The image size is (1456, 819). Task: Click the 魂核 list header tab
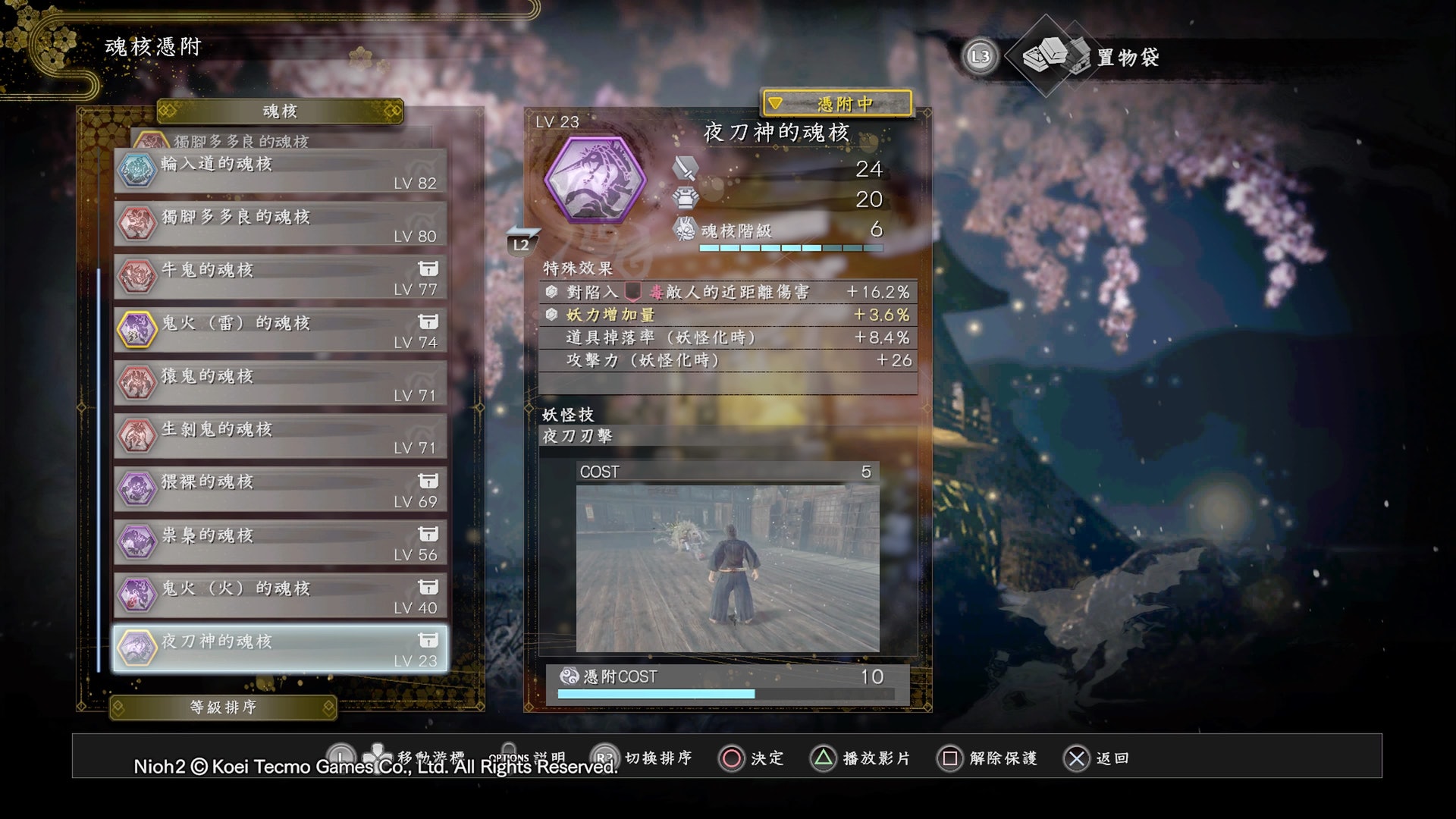(x=280, y=111)
